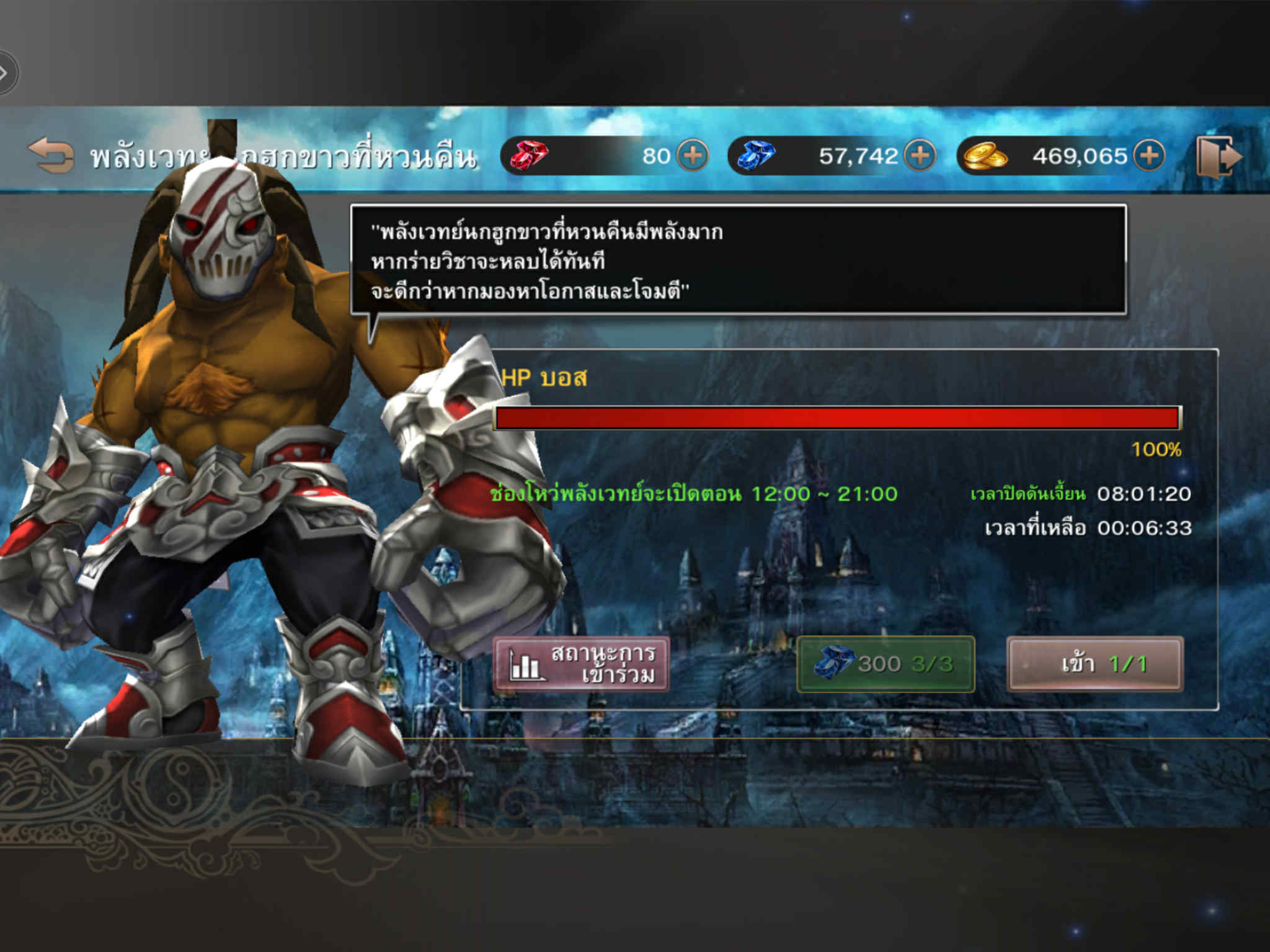Exit via the door icon
This screenshot has height=952, width=1270.
tap(1218, 156)
